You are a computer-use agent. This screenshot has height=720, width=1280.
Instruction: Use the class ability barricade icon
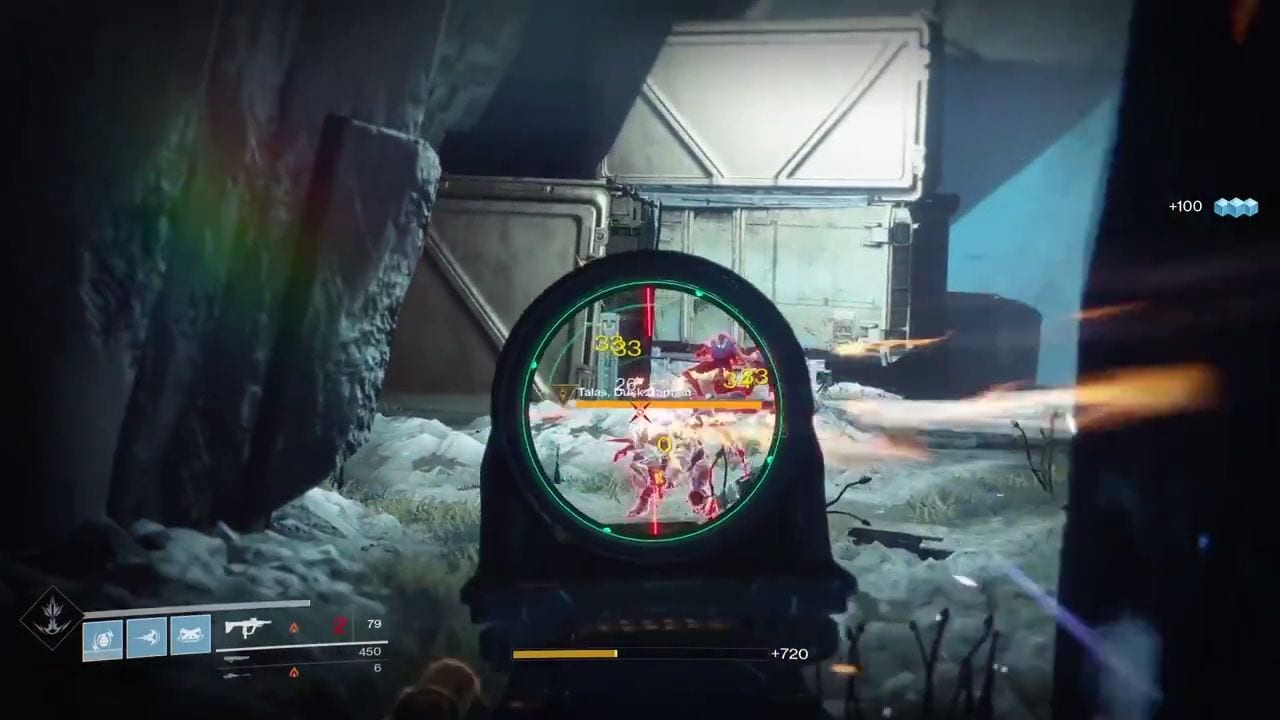point(190,636)
